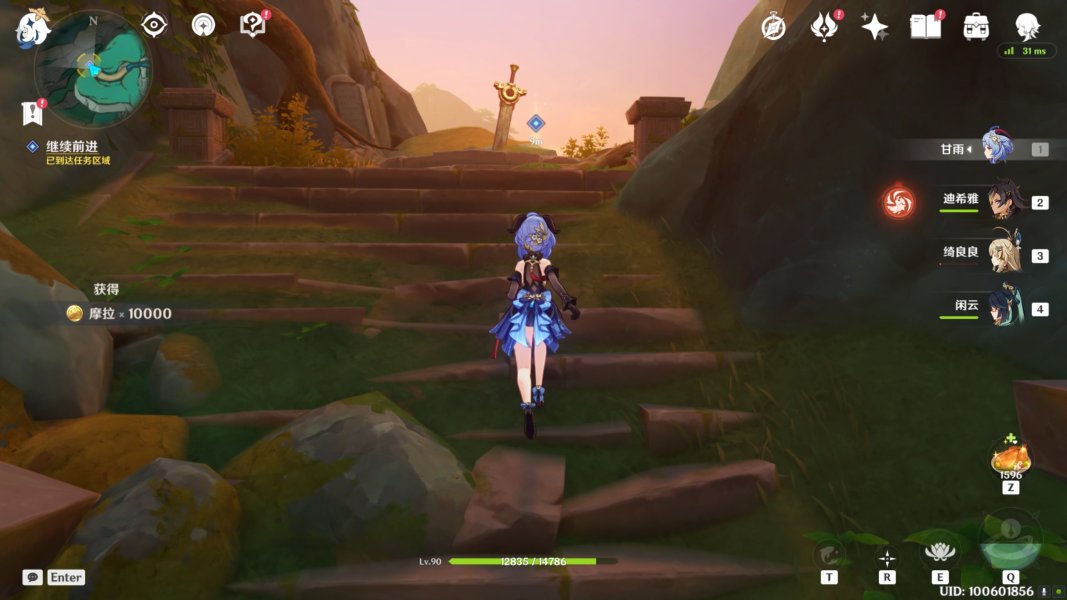The image size is (1067, 600).
Task: Click the eye icon beside the minimap
Action: (x=153, y=25)
